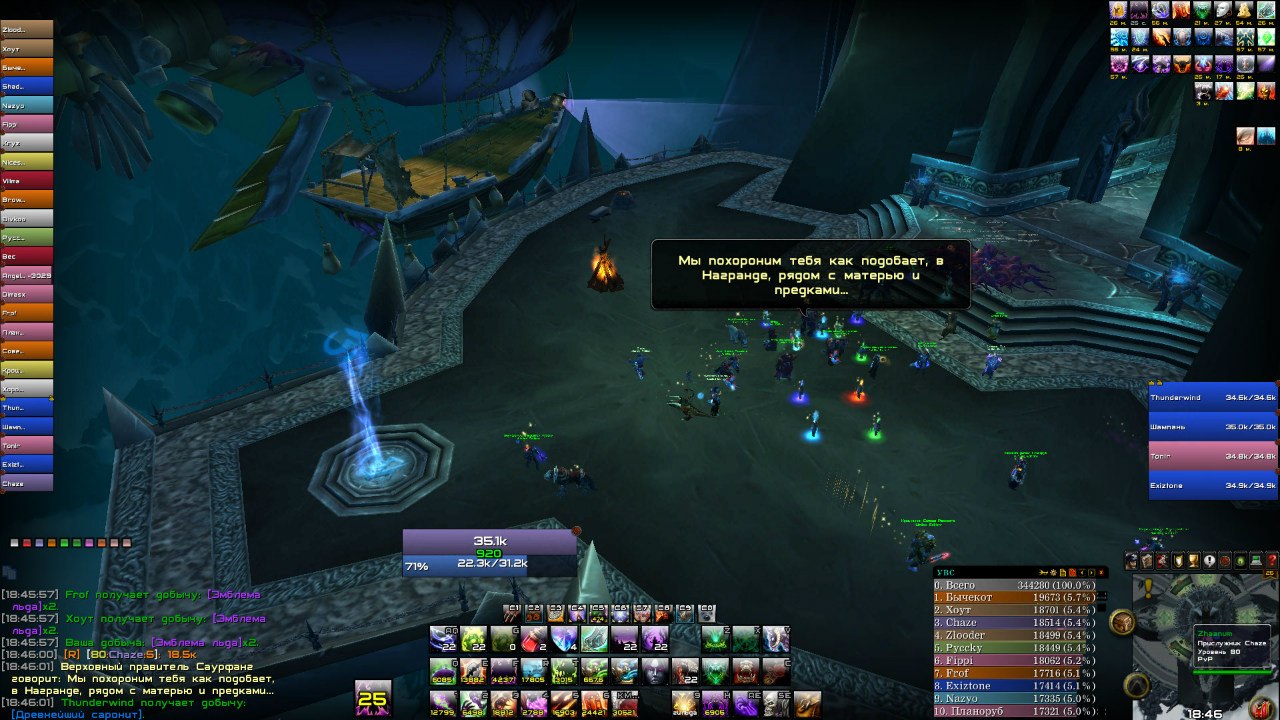Use the red potion flask slot
The height and width of the screenshot is (720, 1280).
tap(535, 639)
